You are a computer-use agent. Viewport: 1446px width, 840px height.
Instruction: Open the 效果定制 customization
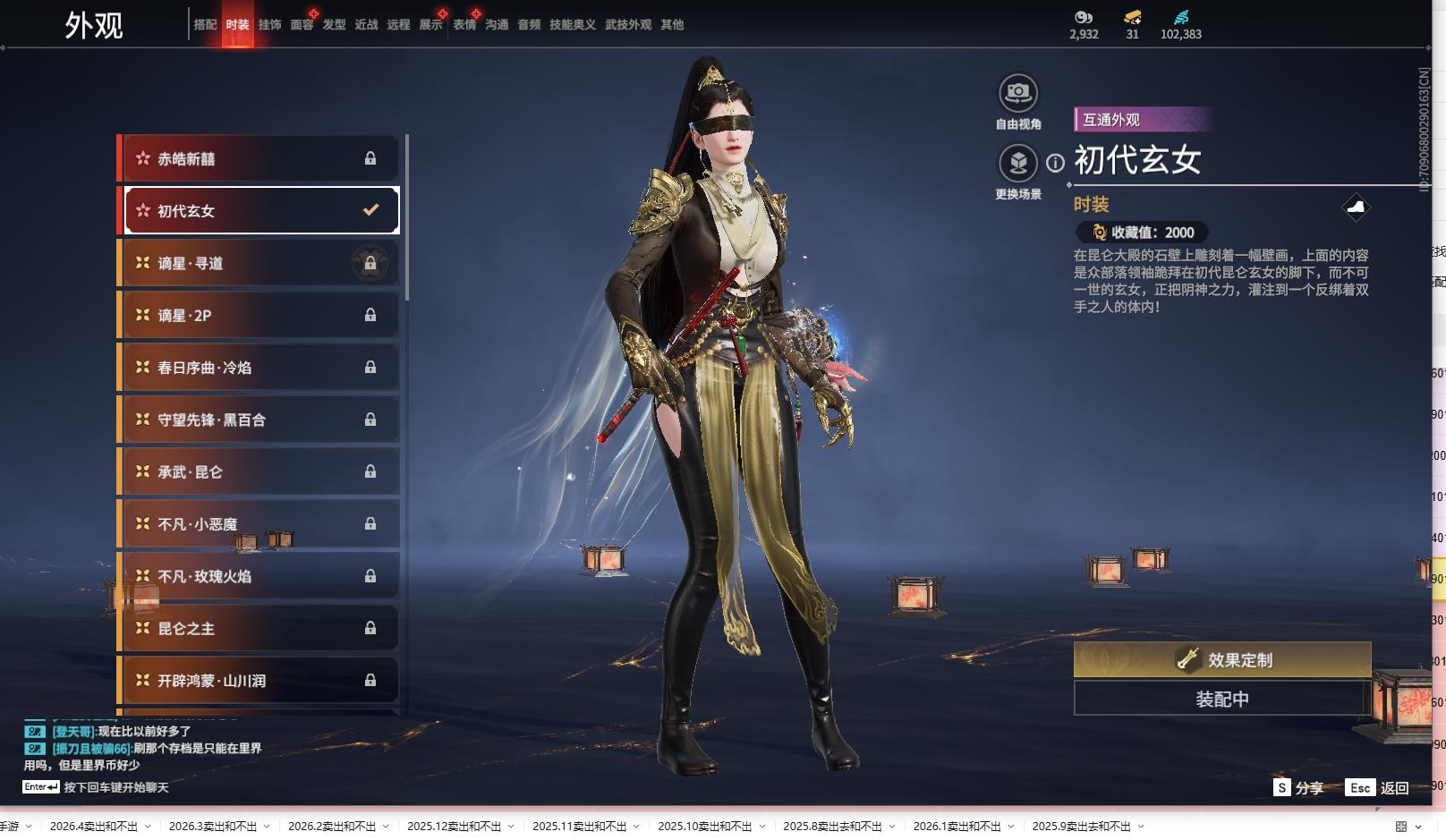click(1221, 660)
